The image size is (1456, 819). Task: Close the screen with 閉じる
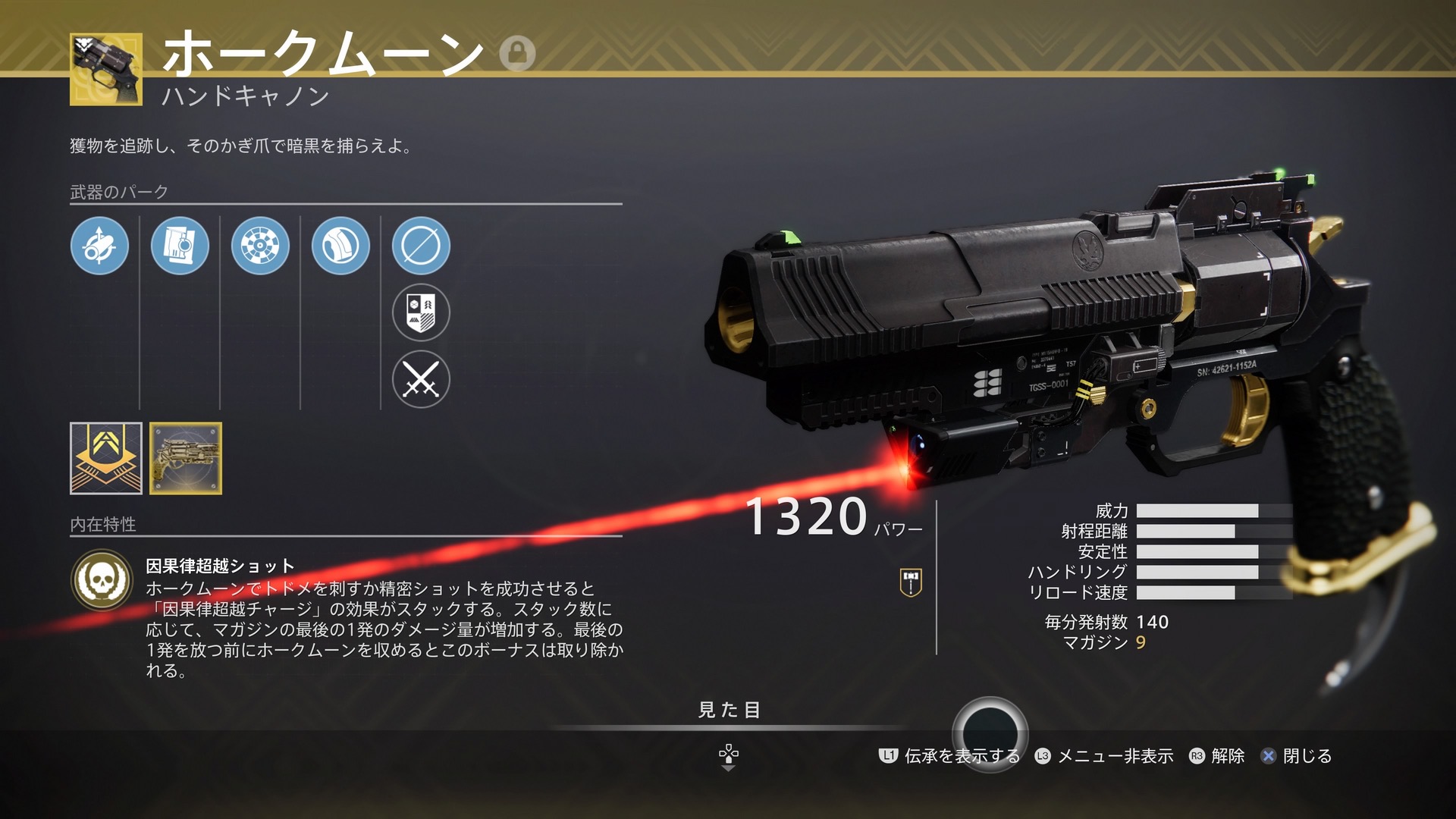pos(1297,756)
